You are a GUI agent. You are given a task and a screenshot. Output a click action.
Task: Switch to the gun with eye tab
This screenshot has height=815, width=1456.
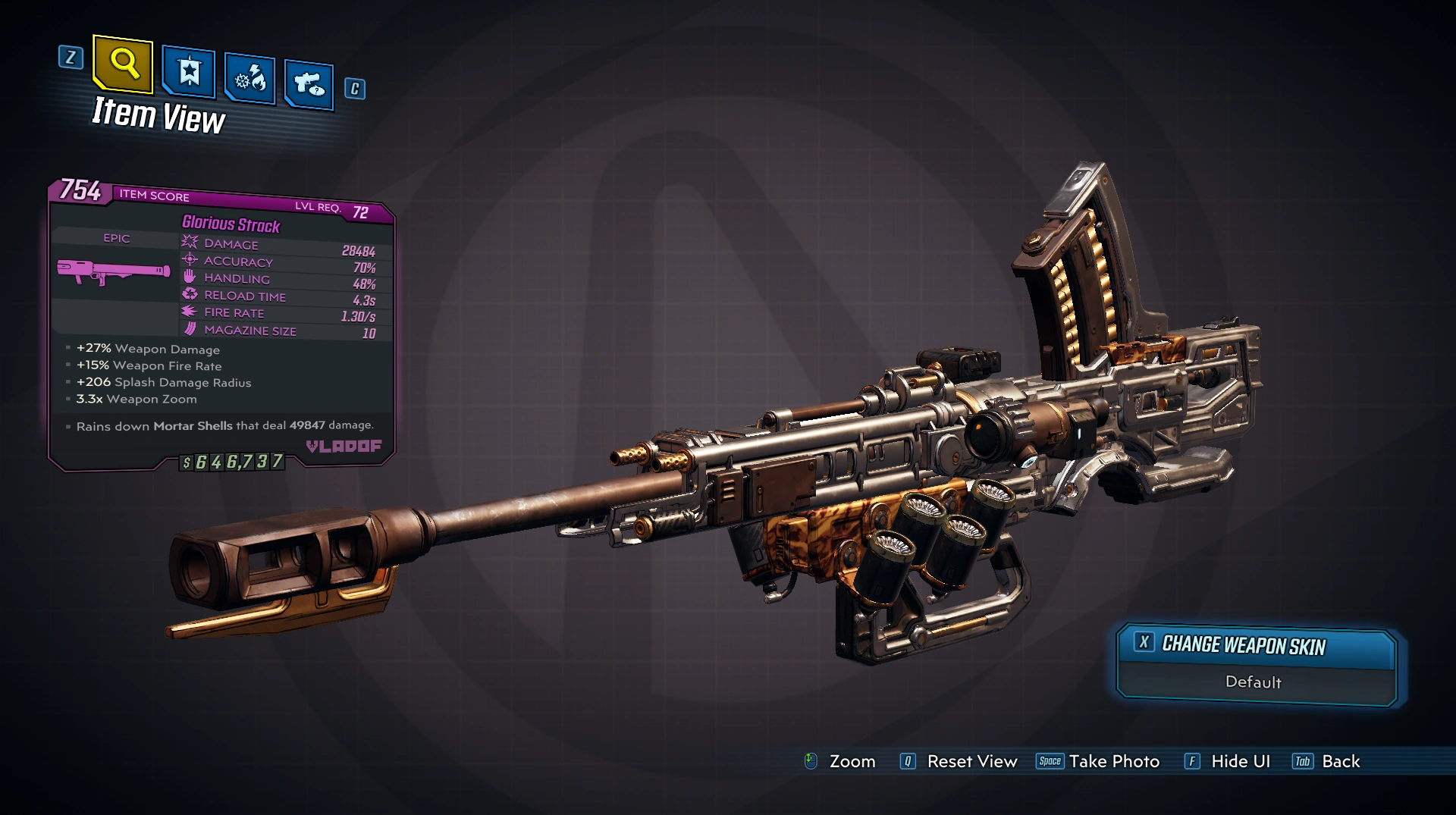(x=309, y=83)
